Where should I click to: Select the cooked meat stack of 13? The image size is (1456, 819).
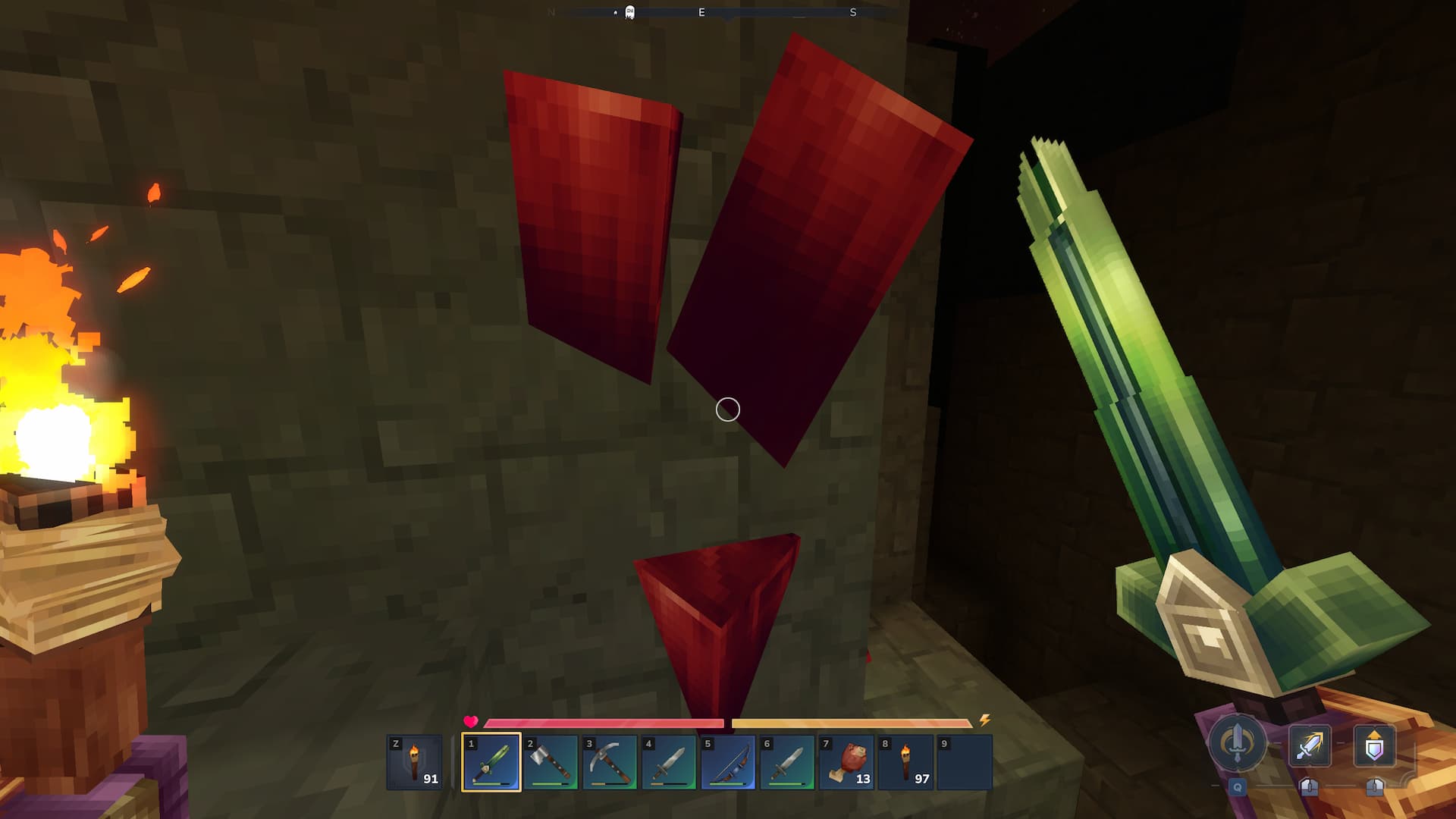[846, 762]
